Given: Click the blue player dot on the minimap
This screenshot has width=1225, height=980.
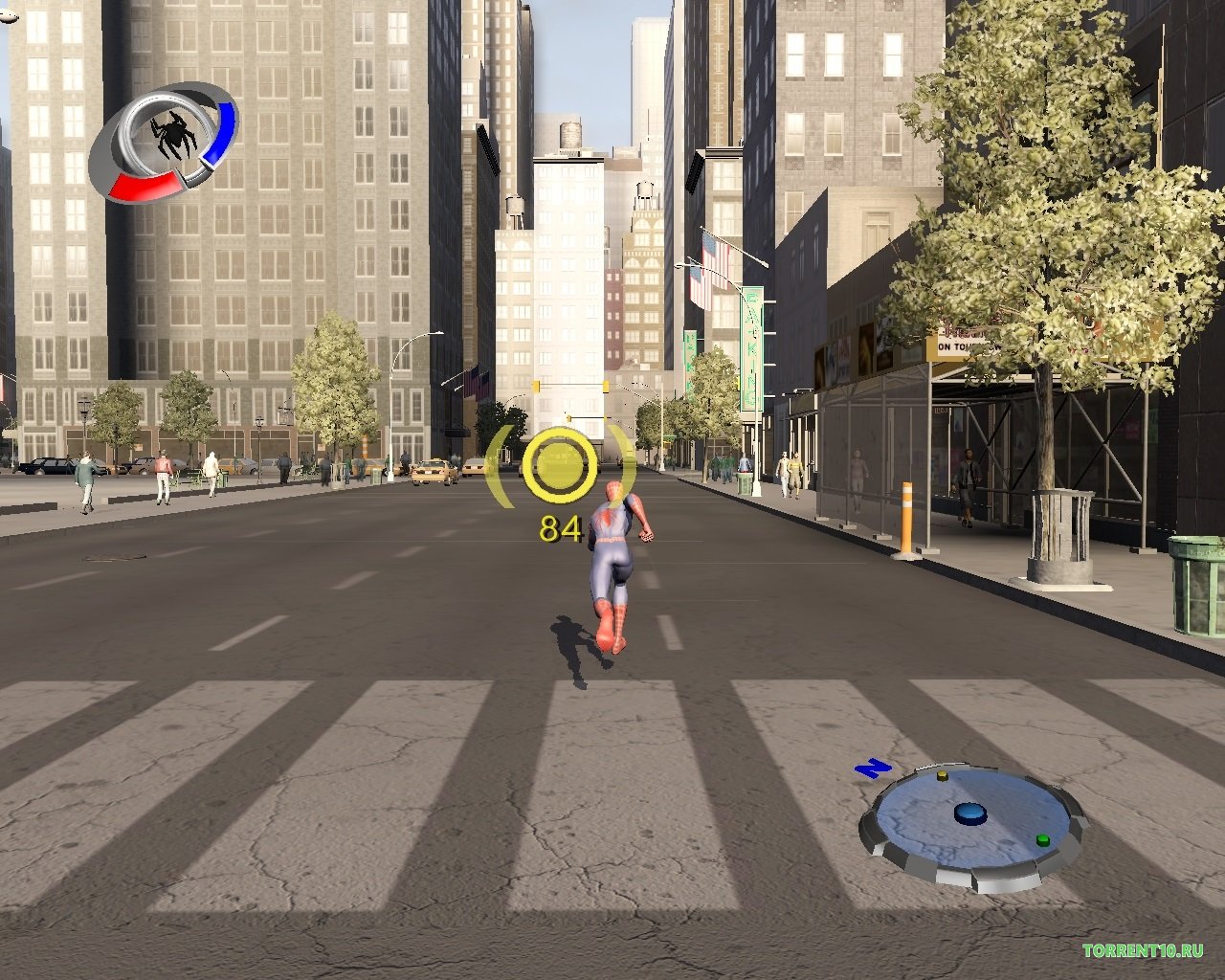Looking at the screenshot, I should click(x=970, y=813).
